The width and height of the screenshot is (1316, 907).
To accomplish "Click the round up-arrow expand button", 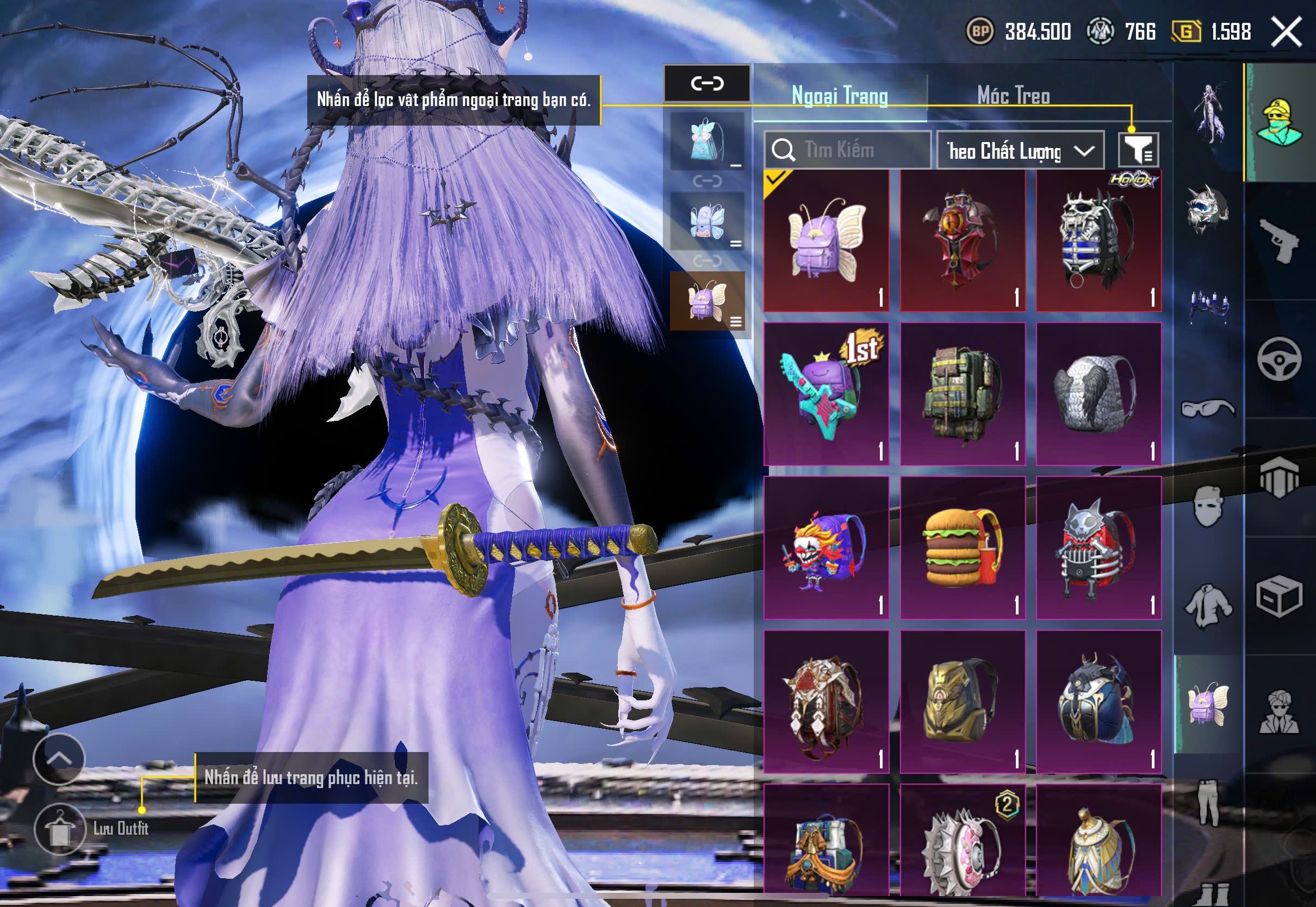I will (59, 759).
